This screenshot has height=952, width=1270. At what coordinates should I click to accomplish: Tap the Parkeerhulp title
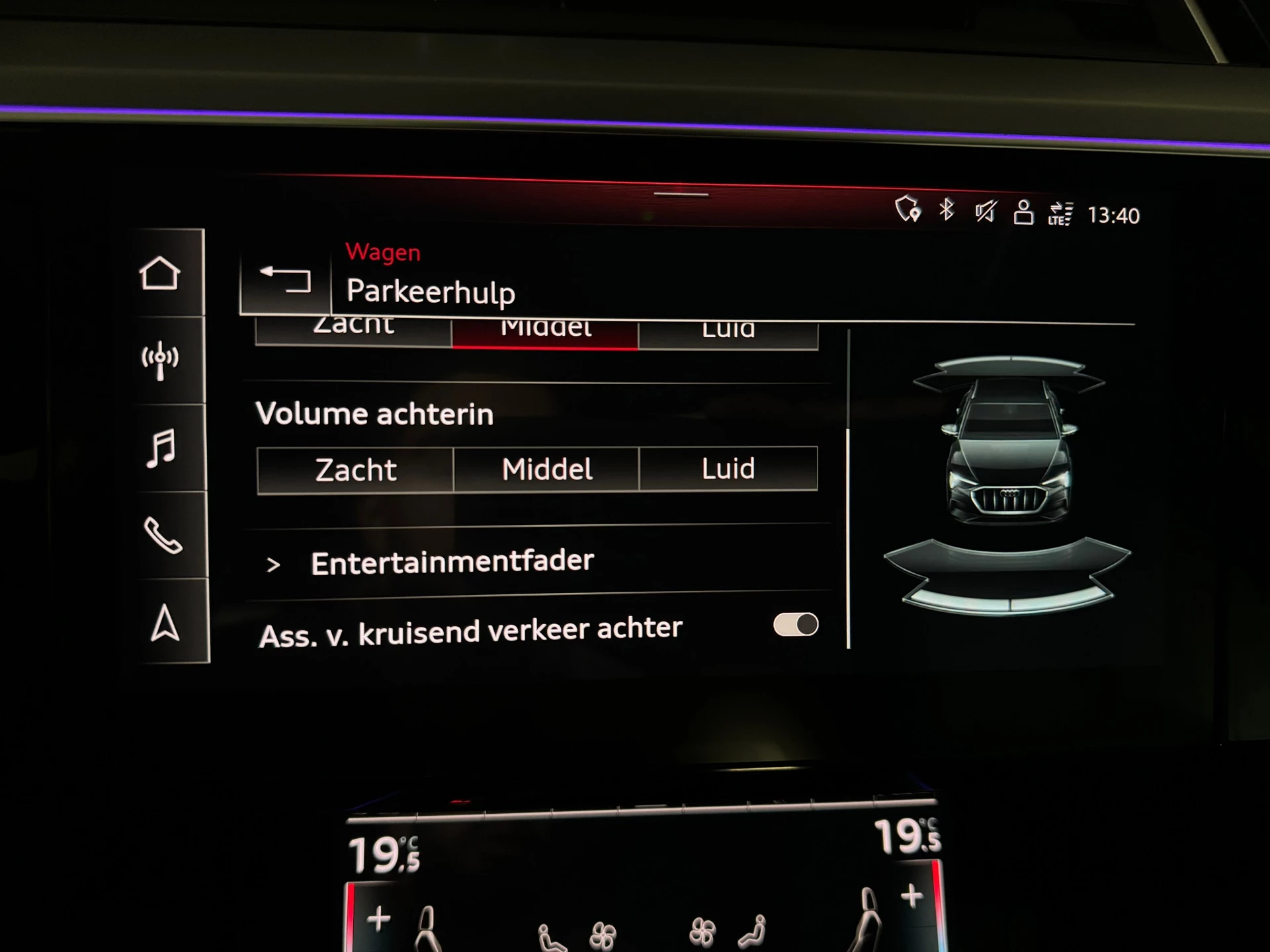click(x=432, y=292)
